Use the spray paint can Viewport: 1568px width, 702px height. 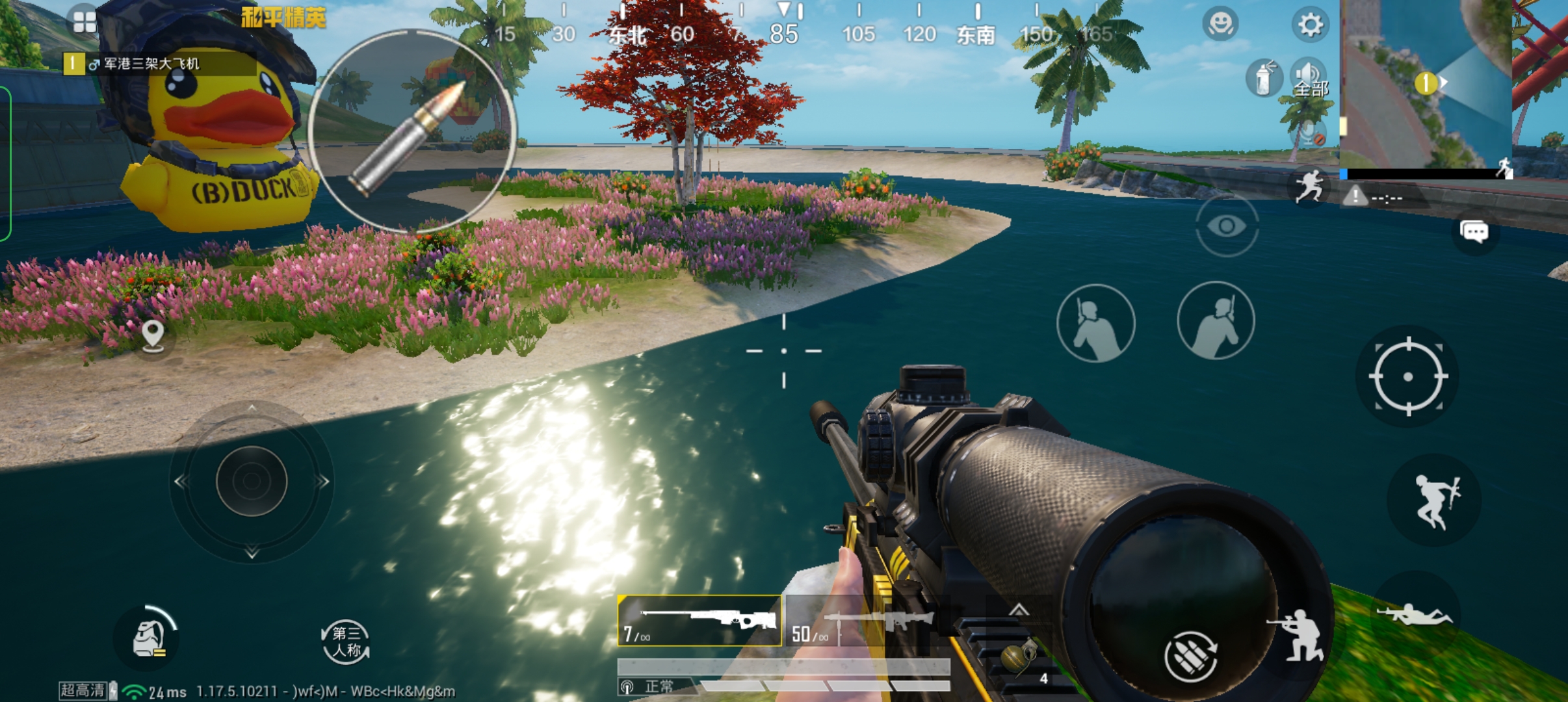pos(1263,79)
